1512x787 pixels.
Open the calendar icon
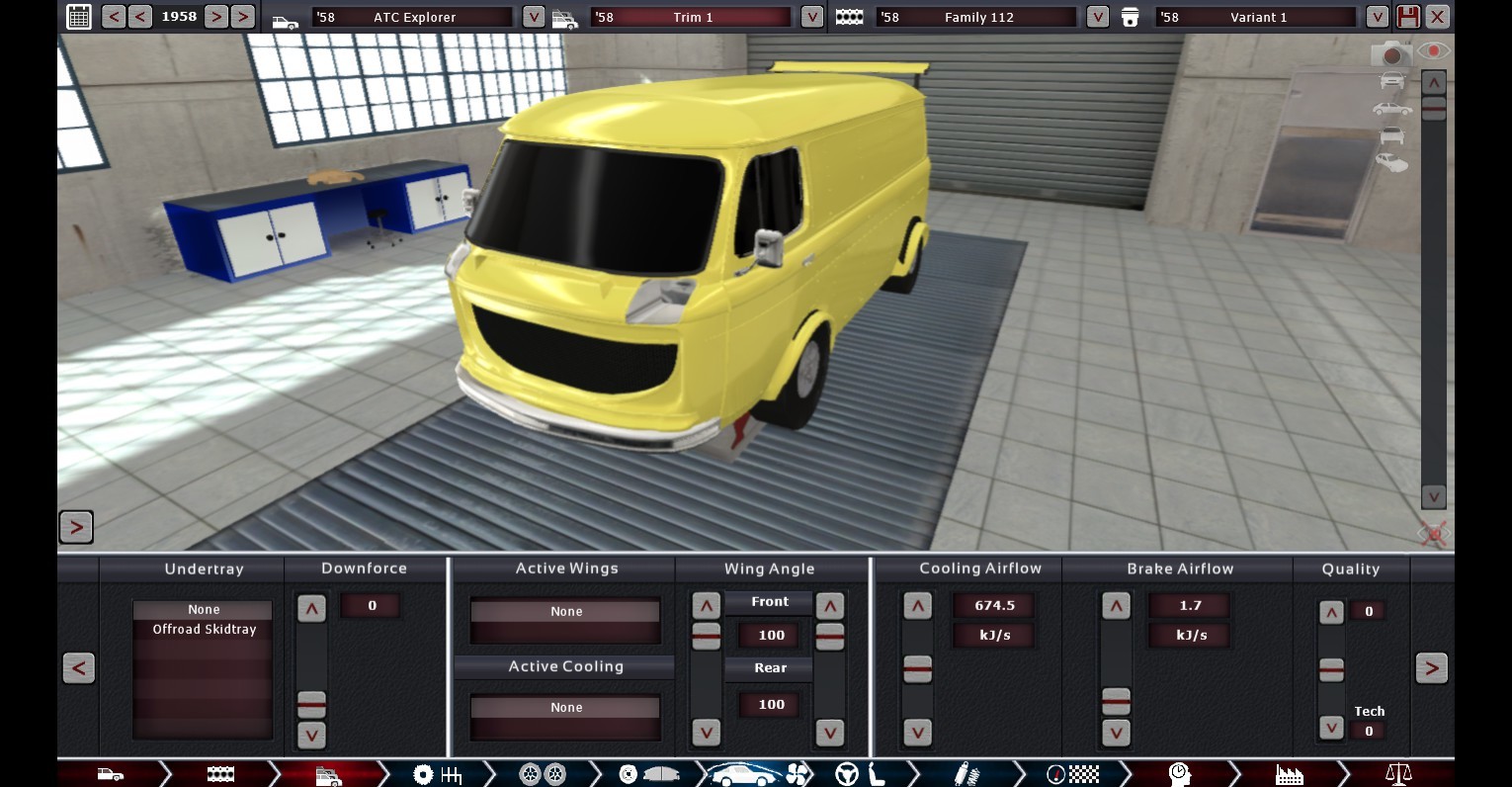(x=79, y=17)
